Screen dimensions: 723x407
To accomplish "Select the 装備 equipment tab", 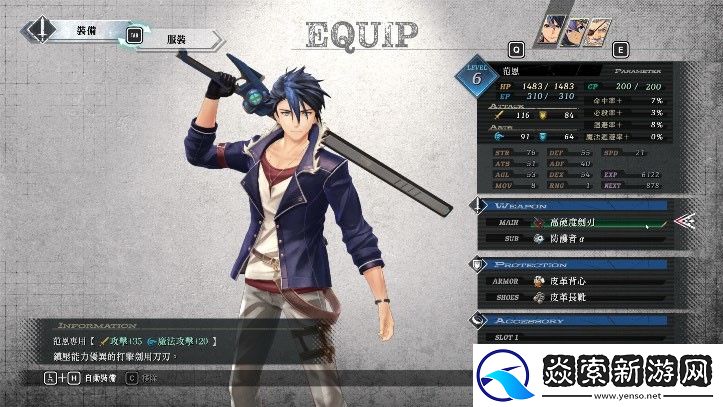I will (x=87, y=30).
